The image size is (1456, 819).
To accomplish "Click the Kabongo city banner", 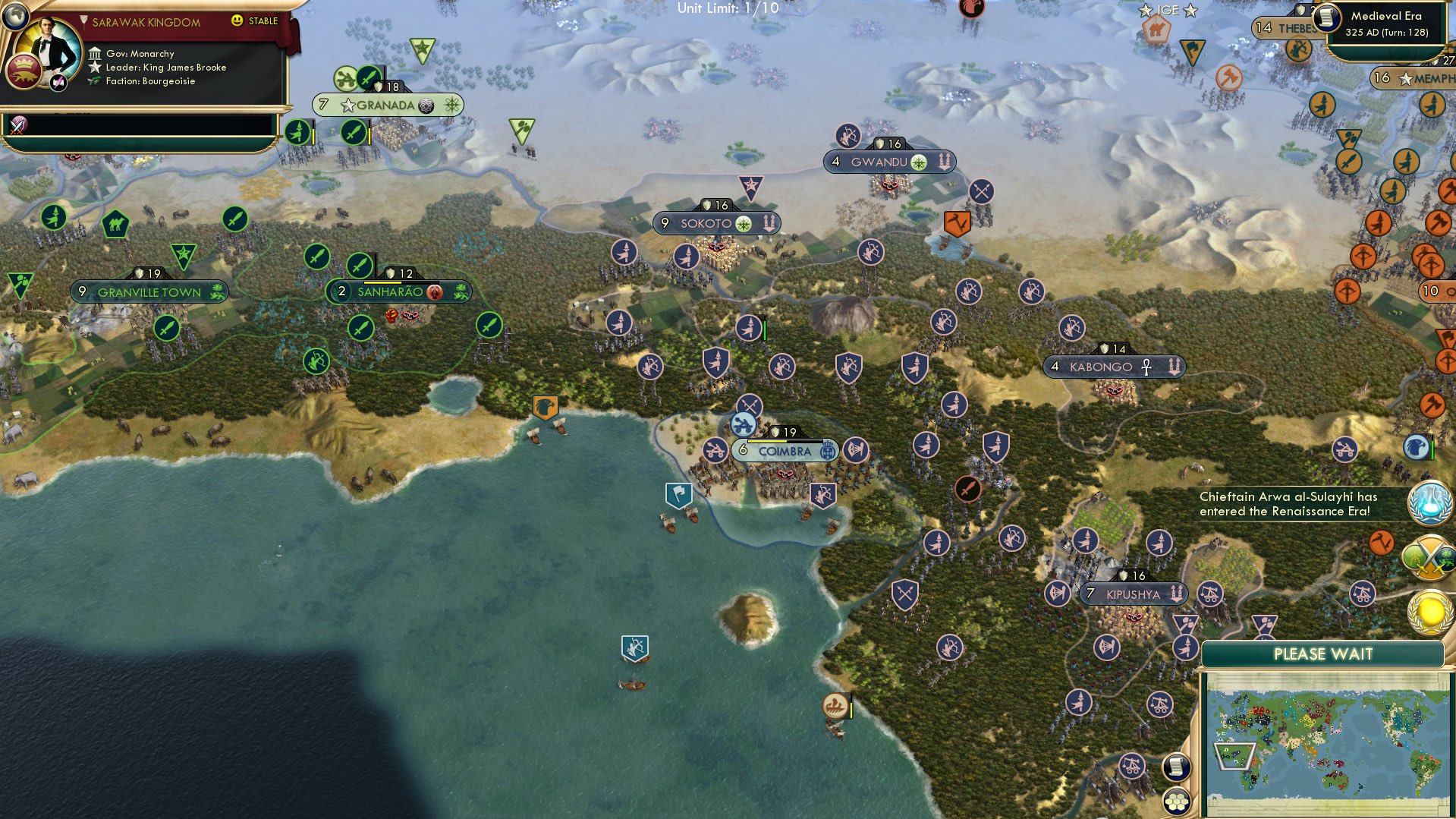I will click(x=1115, y=367).
